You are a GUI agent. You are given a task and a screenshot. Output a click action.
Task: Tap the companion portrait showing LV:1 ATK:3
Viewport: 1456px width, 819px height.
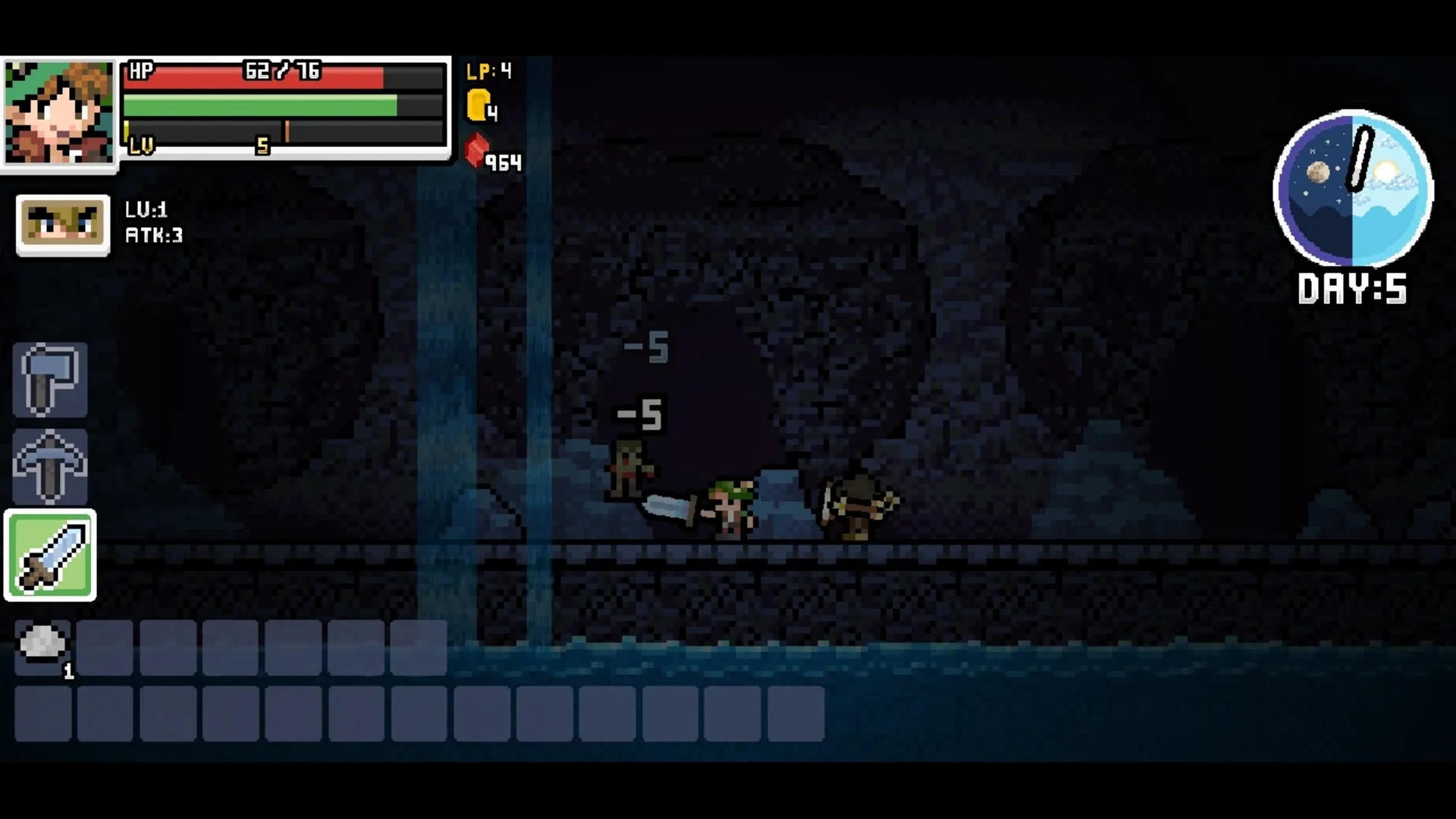tap(62, 224)
